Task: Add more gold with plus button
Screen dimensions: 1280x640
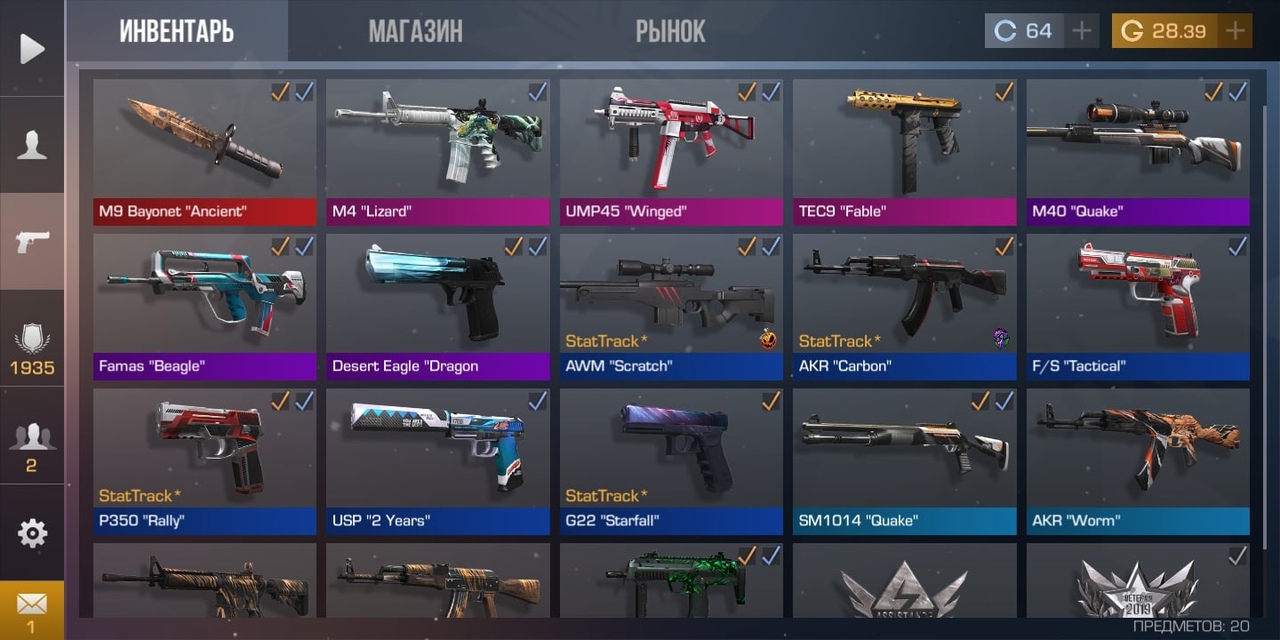Action: pyautogui.click(x=1235, y=31)
